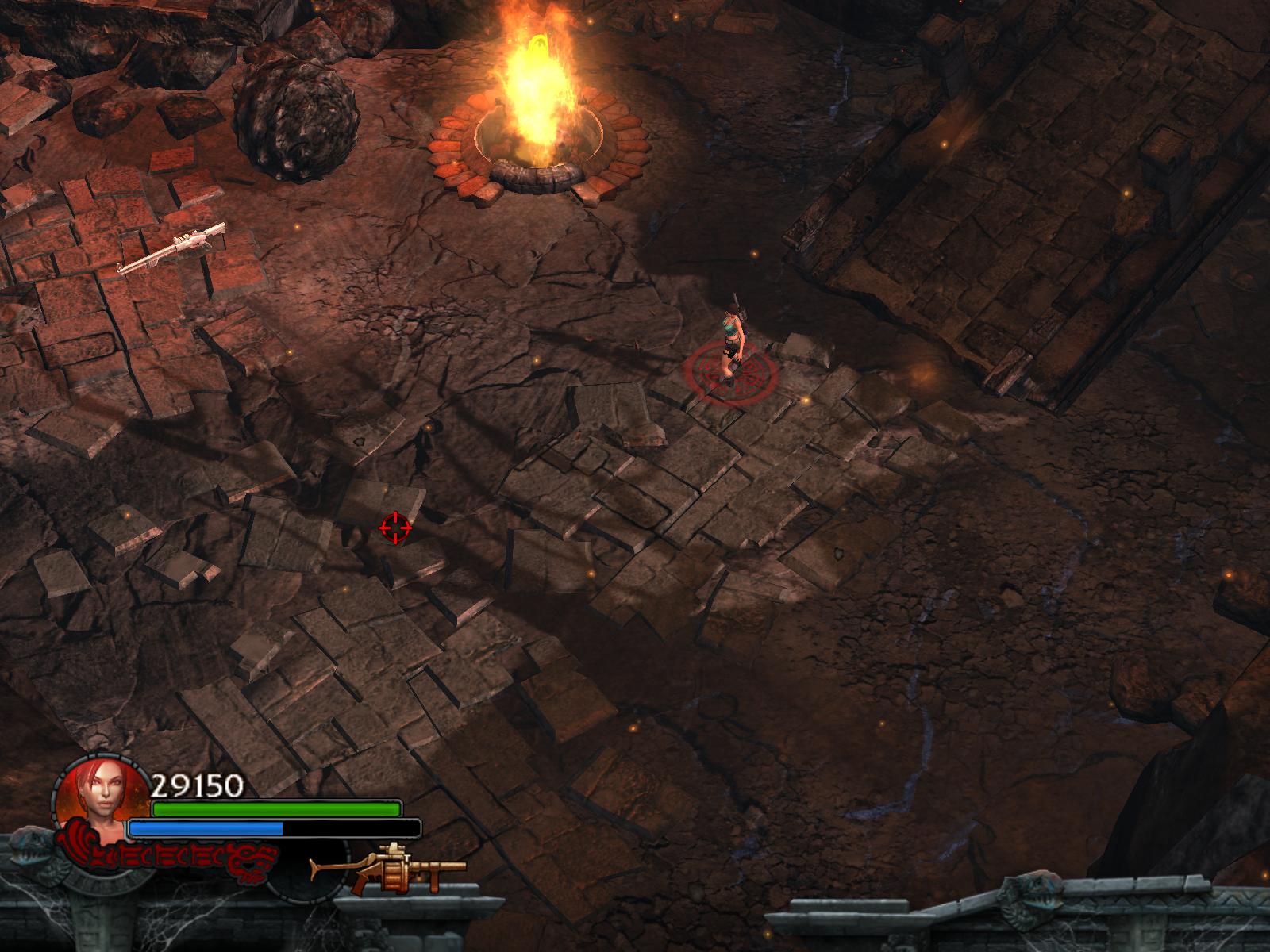The image size is (1270, 952).
Task: Select the equipped grenade launcher icon
Action: click(x=387, y=869)
